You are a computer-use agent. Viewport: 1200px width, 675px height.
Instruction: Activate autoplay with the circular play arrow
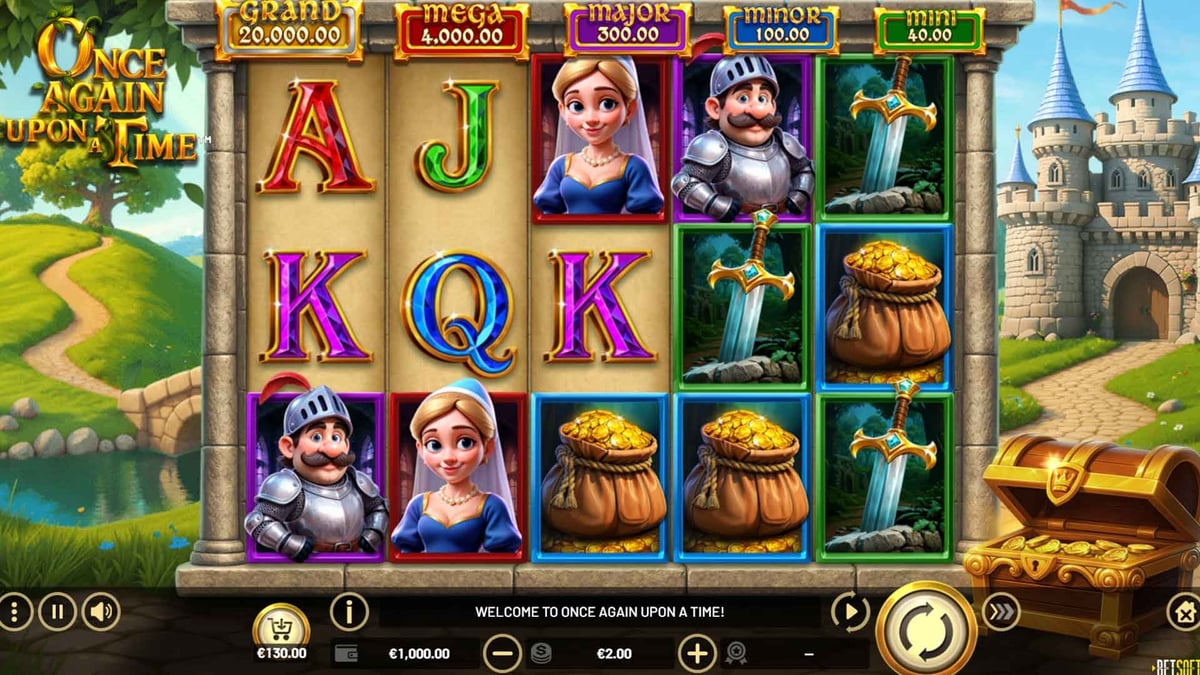point(850,611)
